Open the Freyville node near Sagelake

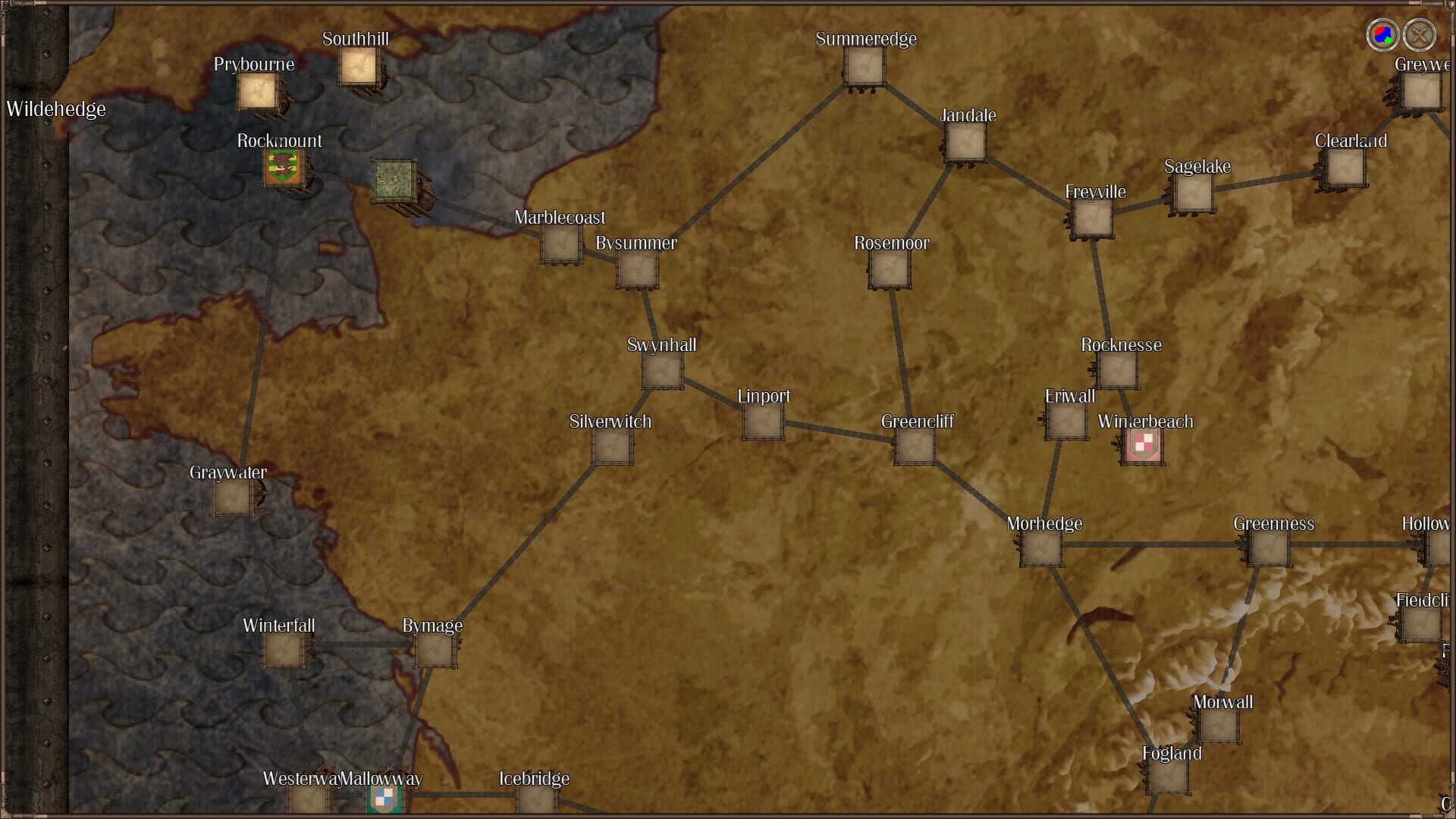coord(1092,221)
